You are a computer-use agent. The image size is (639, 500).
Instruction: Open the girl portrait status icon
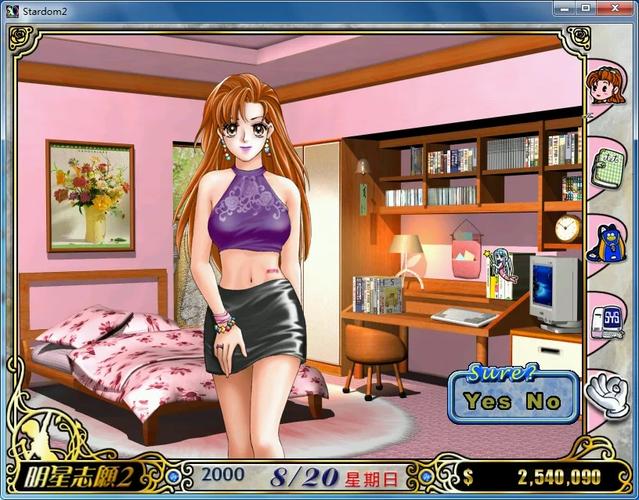coord(606,86)
